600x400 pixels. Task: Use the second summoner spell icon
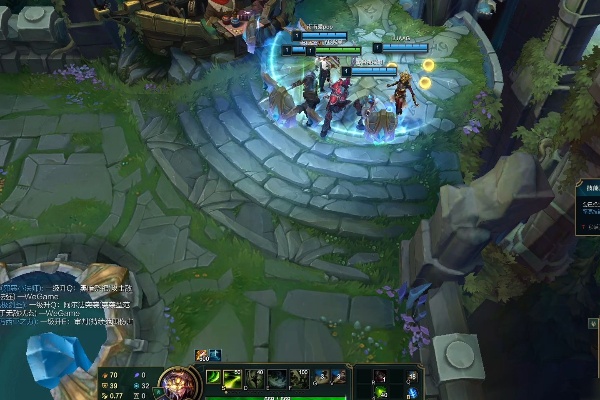(x=340, y=377)
